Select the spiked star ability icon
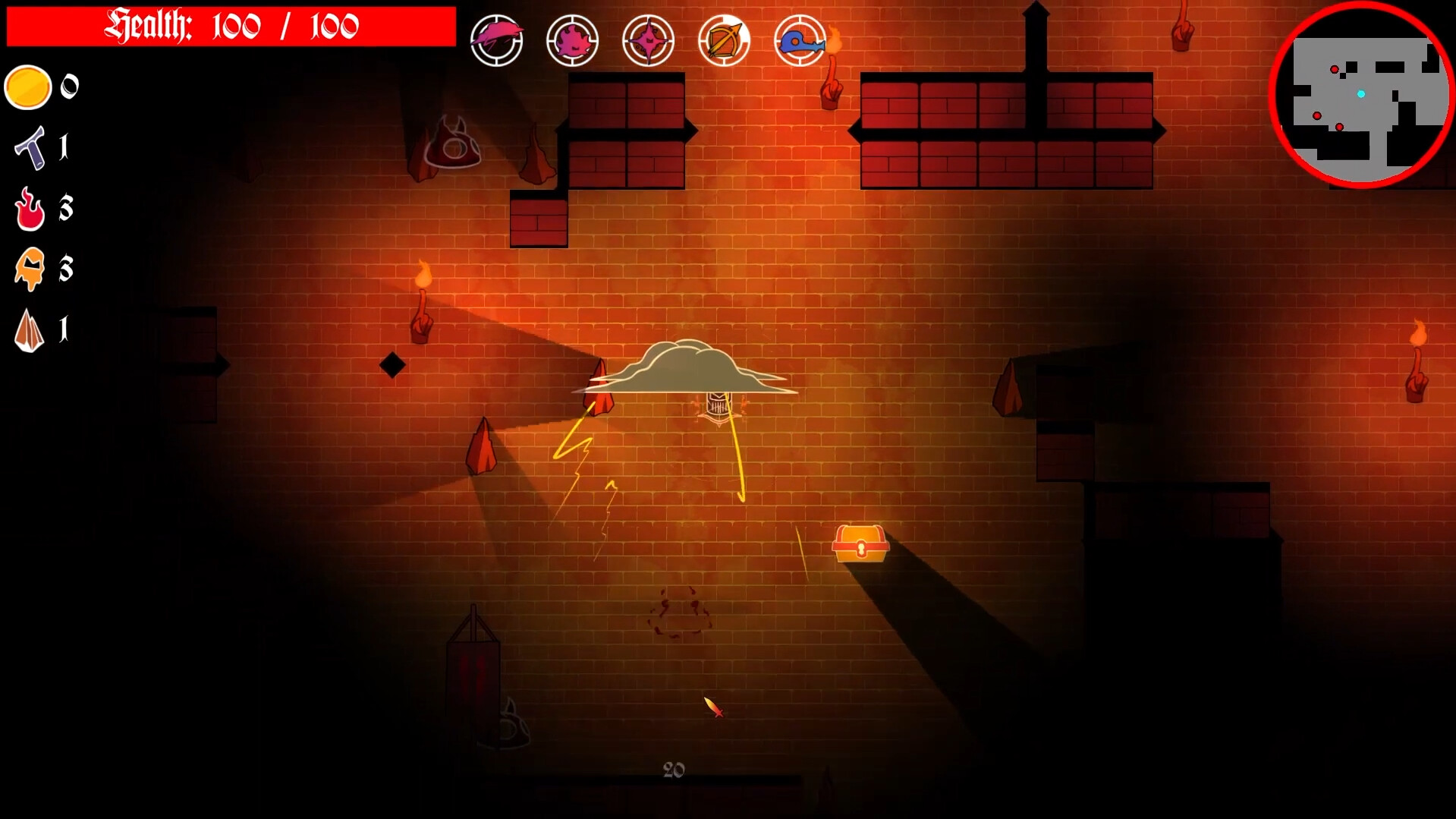The width and height of the screenshot is (1456, 819). (x=649, y=39)
